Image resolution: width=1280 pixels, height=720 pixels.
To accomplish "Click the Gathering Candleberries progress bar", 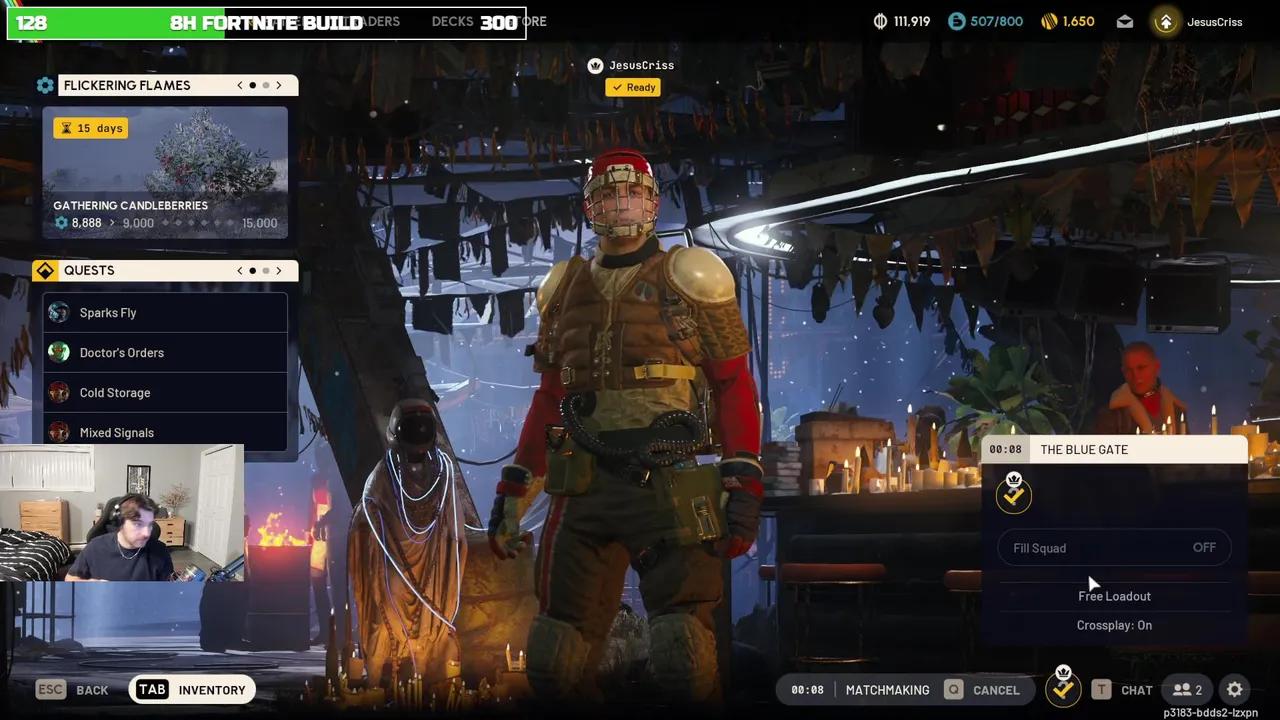I will [165, 222].
